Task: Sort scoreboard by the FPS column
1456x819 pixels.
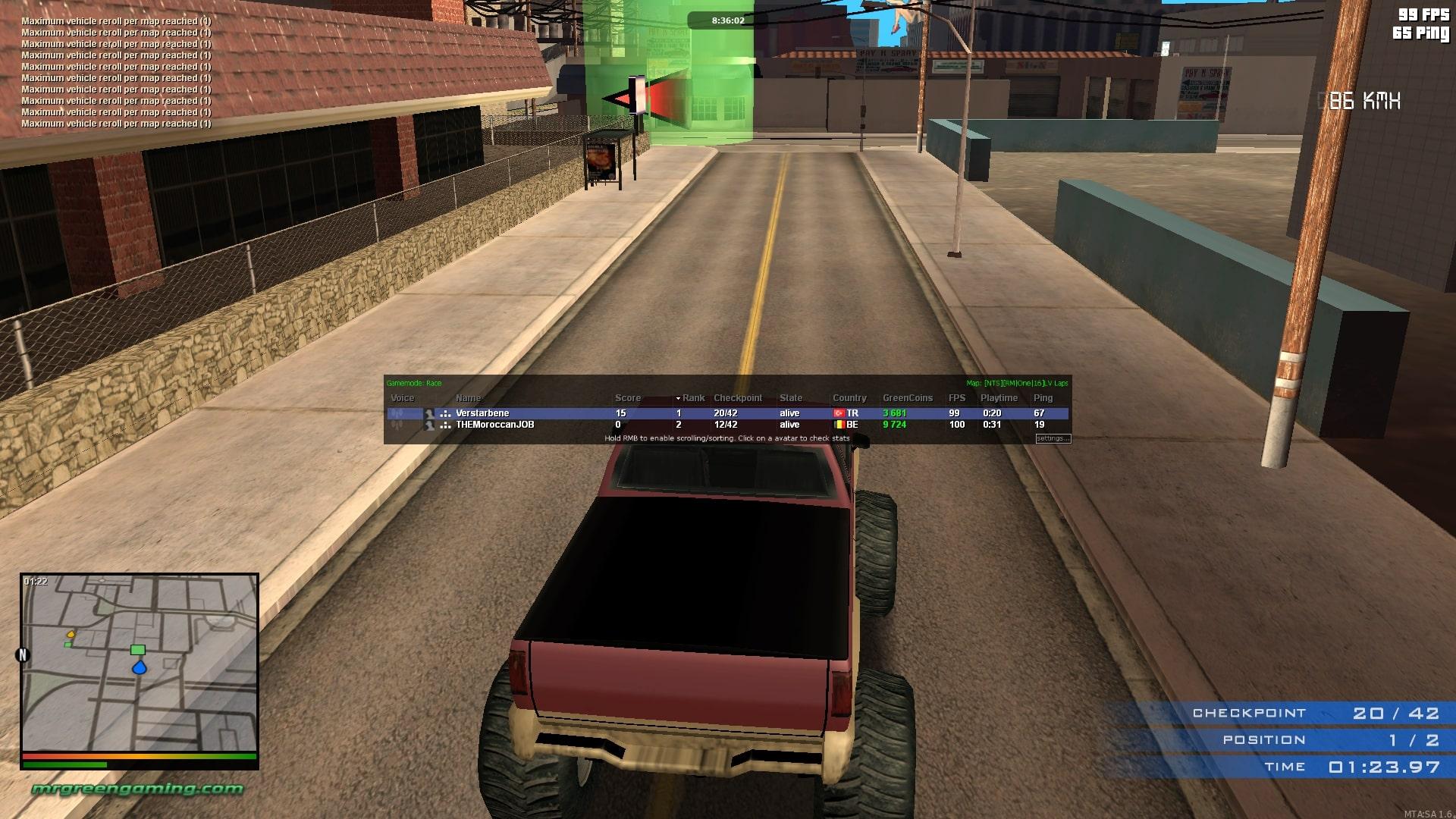Action: (956, 398)
